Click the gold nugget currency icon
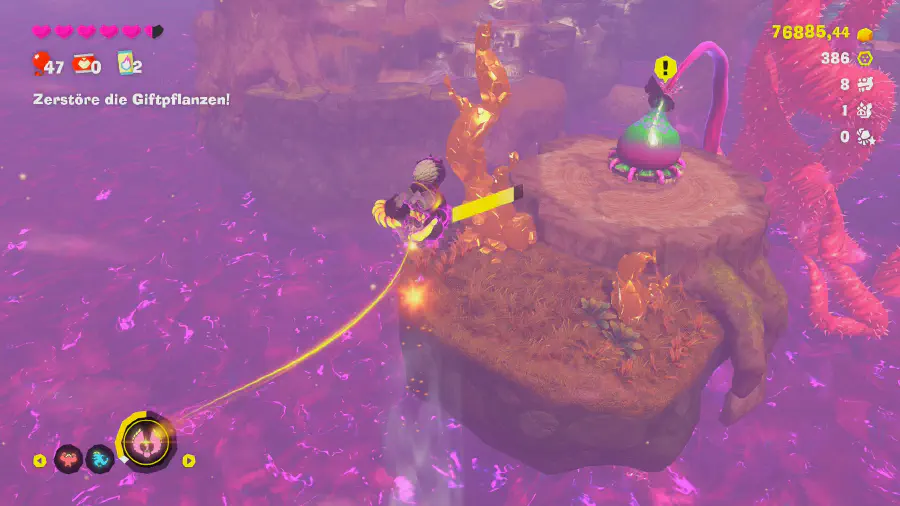Screen dimensions: 900x506 point(867,33)
